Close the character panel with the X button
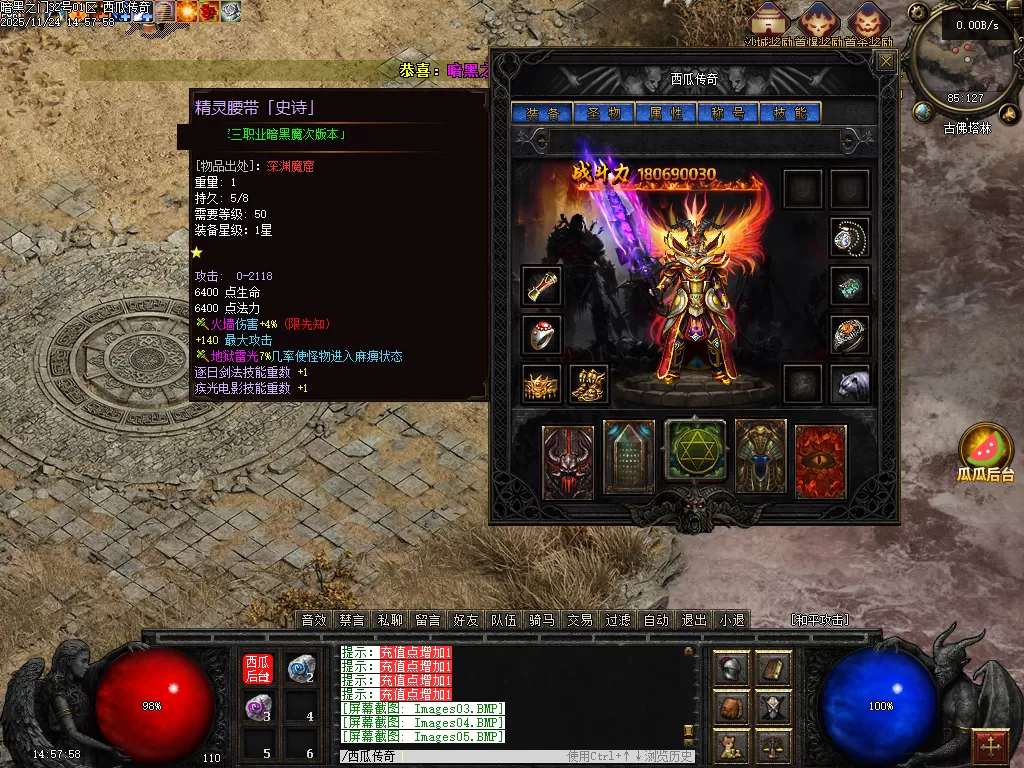 click(x=886, y=62)
